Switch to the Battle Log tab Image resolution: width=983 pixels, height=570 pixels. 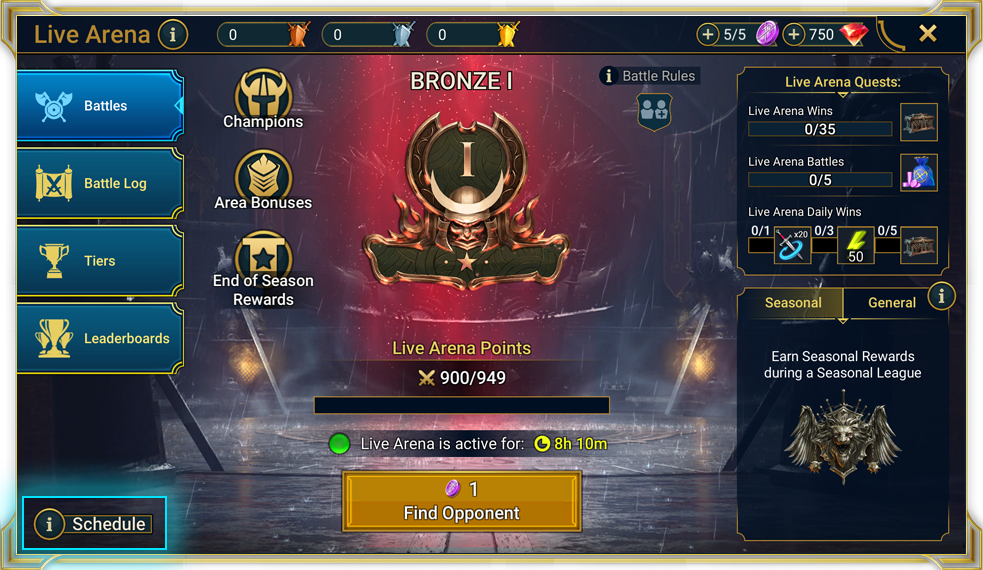(x=100, y=183)
